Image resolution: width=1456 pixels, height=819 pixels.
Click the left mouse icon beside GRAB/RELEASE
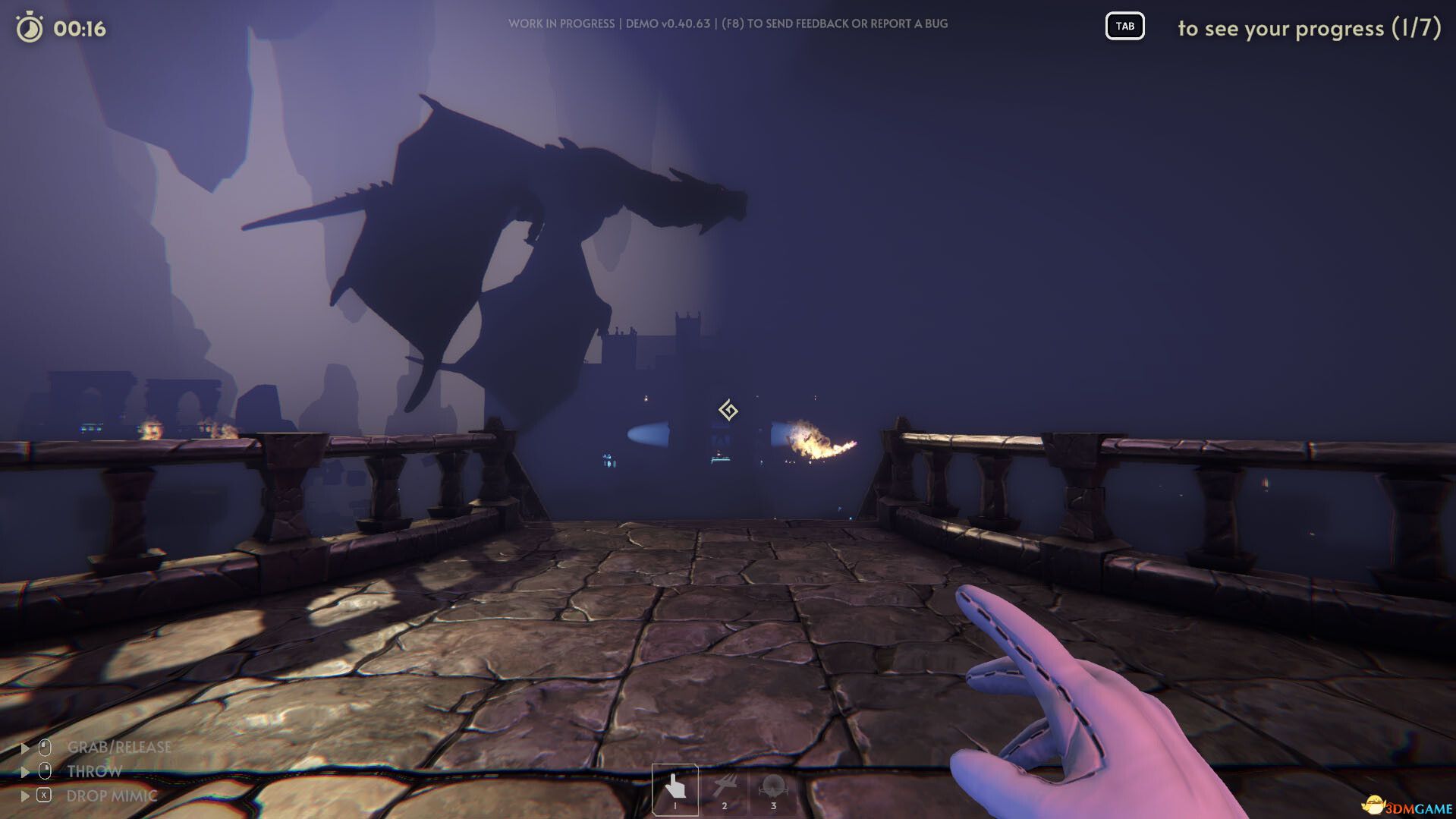point(46,747)
